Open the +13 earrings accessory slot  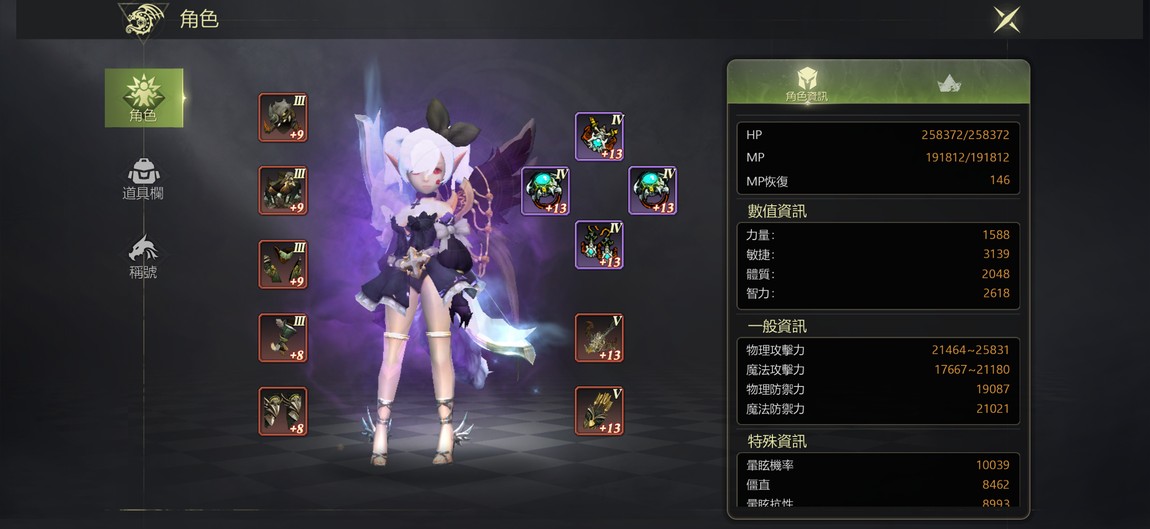coord(599,245)
